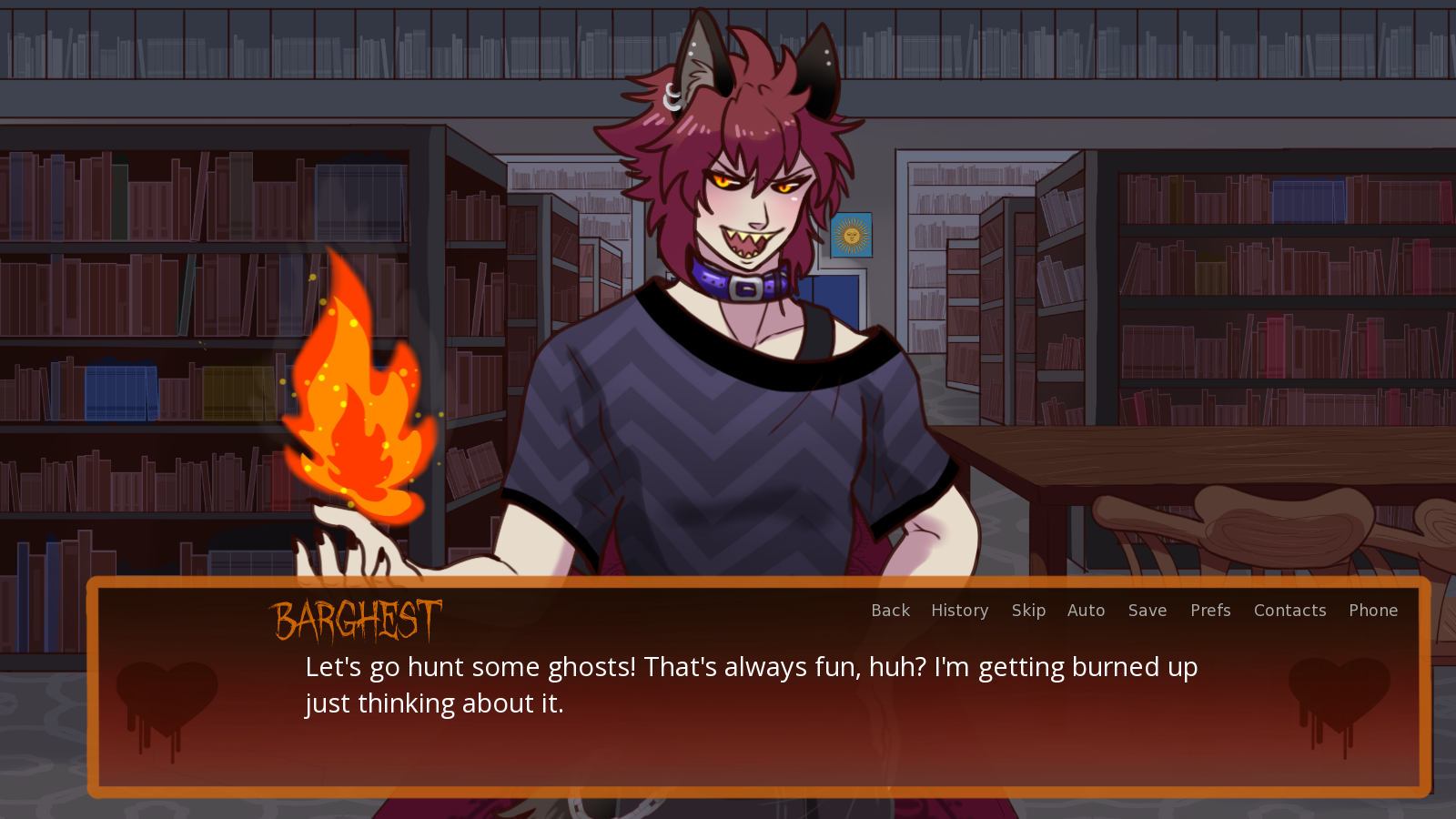The width and height of the screenshot is (1456, 819).
Task: Click Barghest's black wolf ear
Action: point(819,68)
